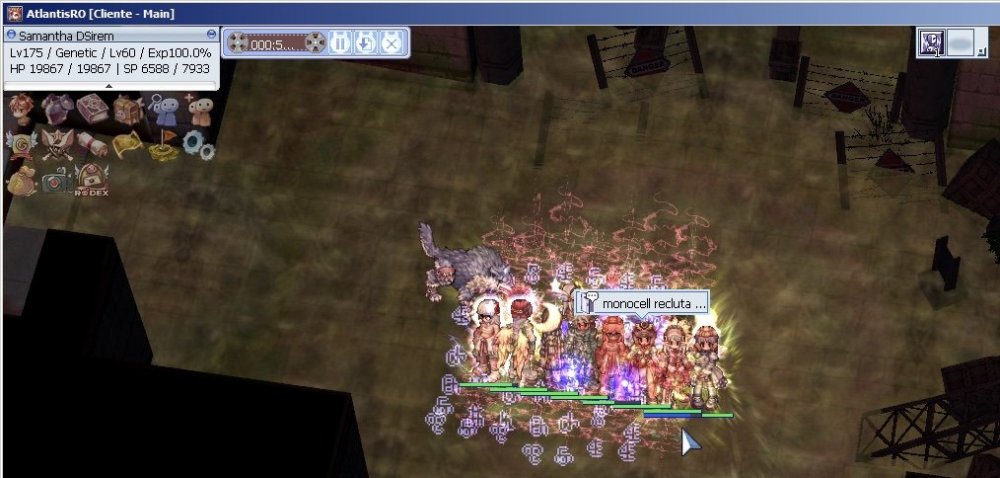Image resolution: width=1000 pixels, height=478 pixels.
Task: Click the orange flag on coins icon
Action: click(x=163, y=148)
